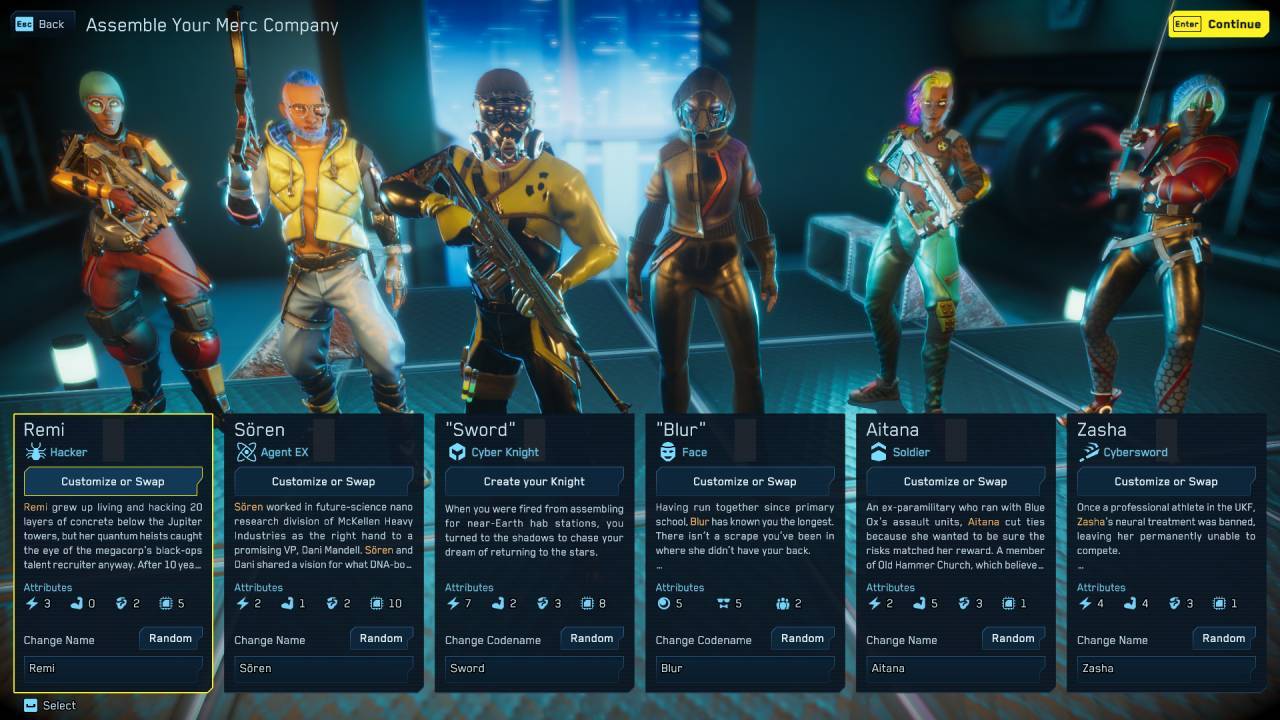Open Customize or Swap for Remi
This screenshot has width=1280, height=720.
(x=113, y=481)
